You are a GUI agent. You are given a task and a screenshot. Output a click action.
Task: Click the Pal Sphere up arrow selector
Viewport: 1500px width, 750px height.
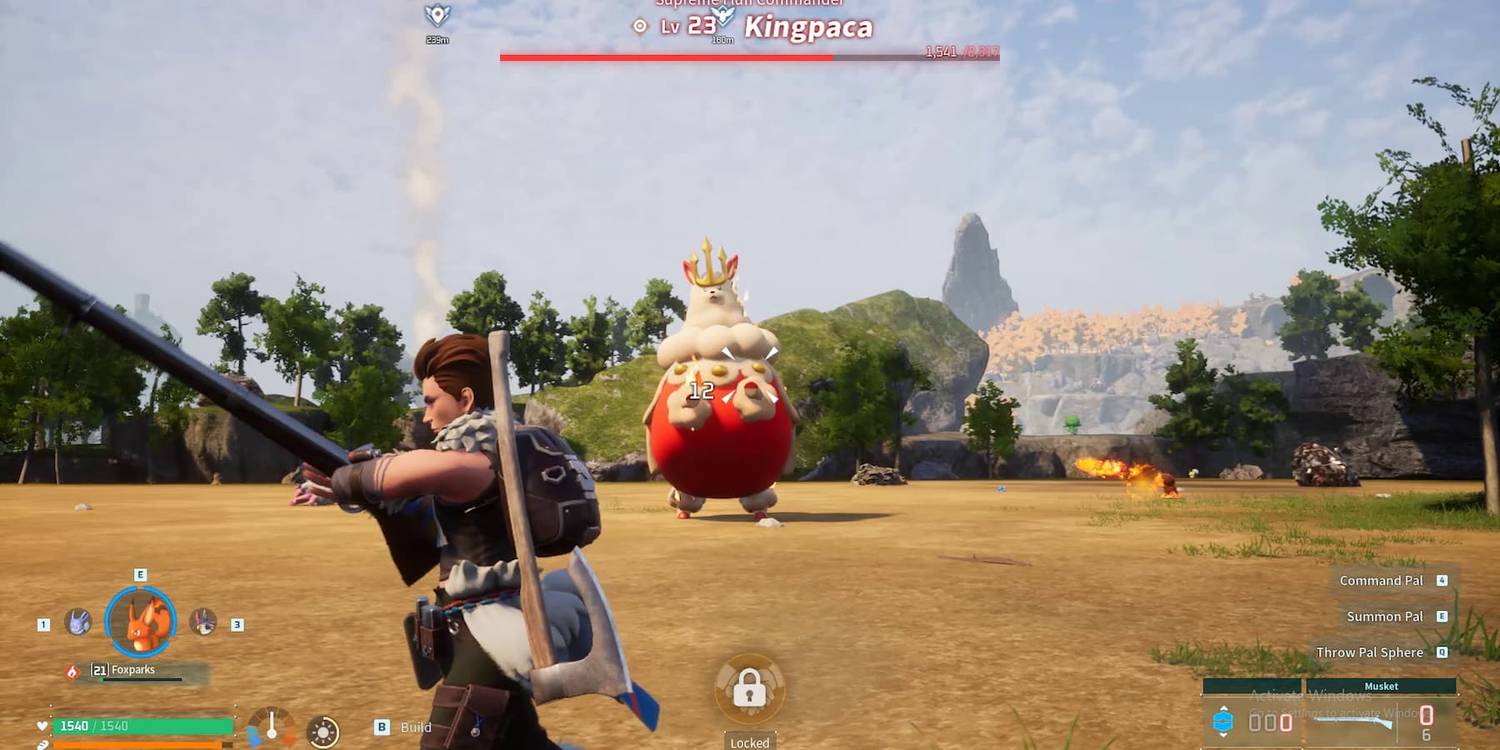click(x=1224, y=708)
